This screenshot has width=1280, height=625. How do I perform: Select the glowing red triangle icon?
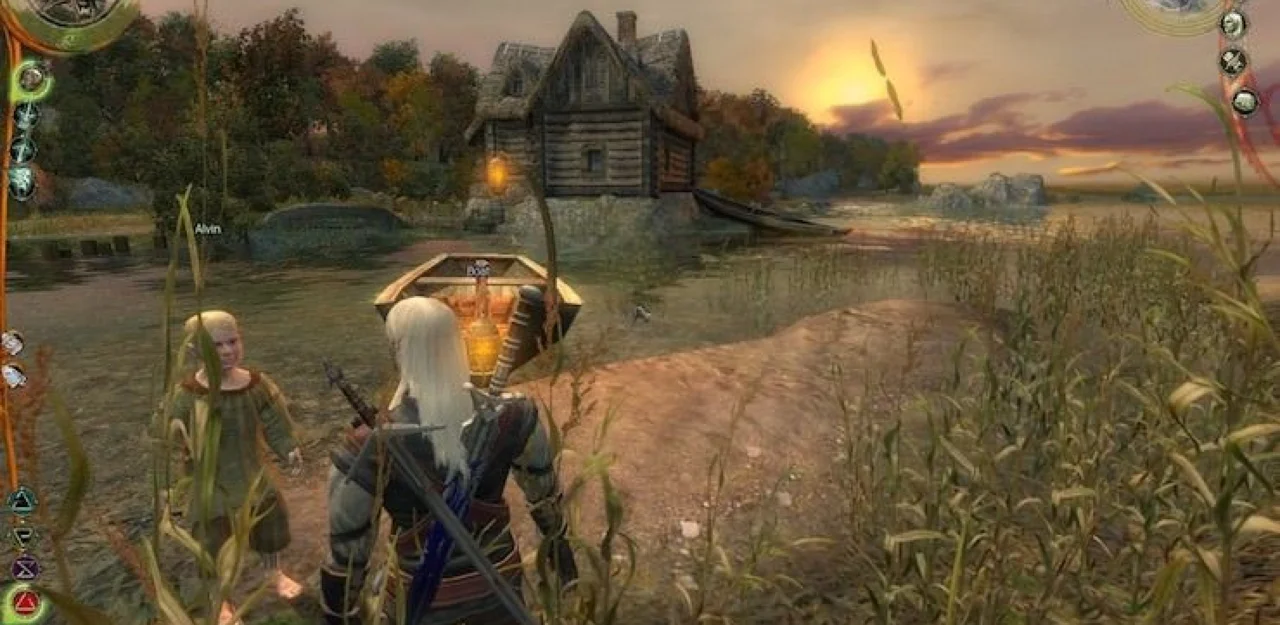(x=26, y=603)
